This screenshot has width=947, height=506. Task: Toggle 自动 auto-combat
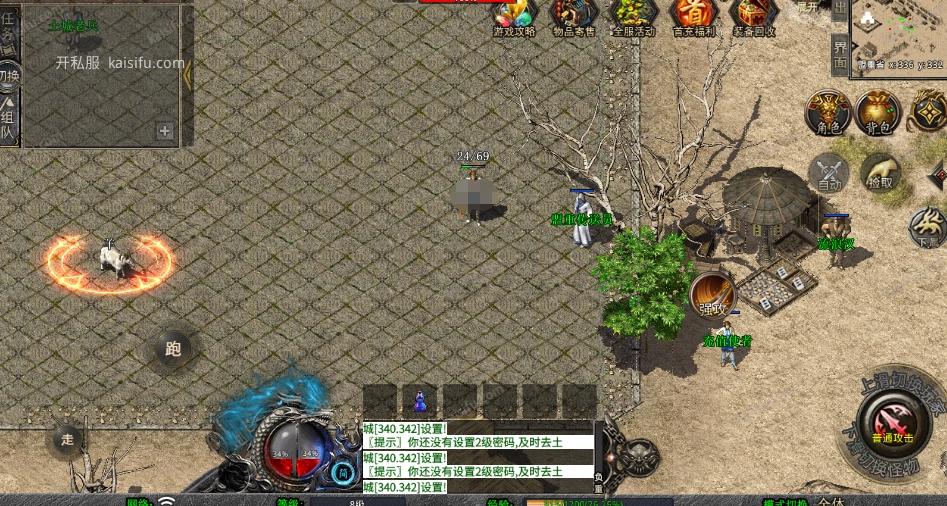pyautogui.click(x=829, y=173)
